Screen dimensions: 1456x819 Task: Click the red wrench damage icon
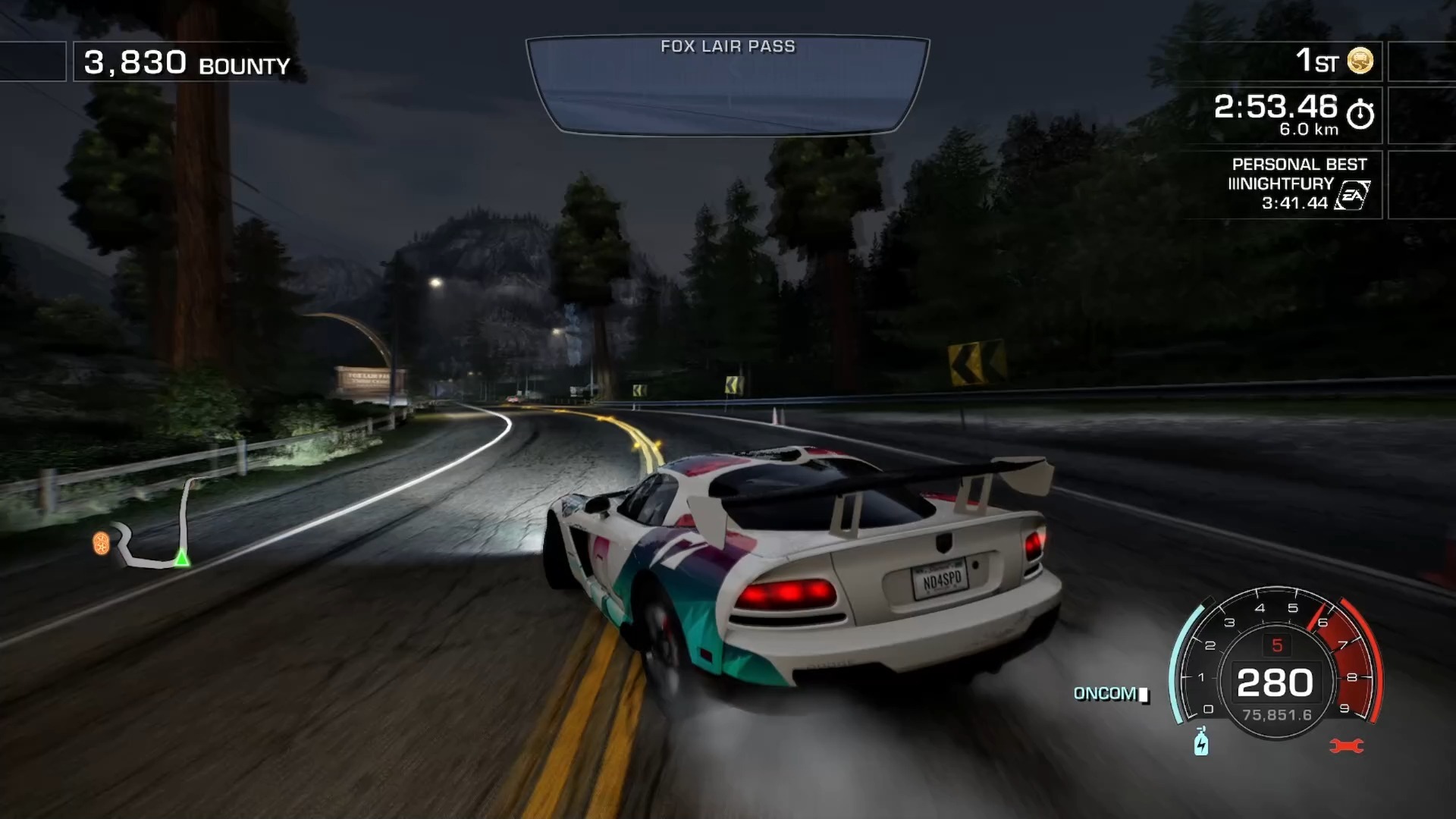tap(1346, 746)
